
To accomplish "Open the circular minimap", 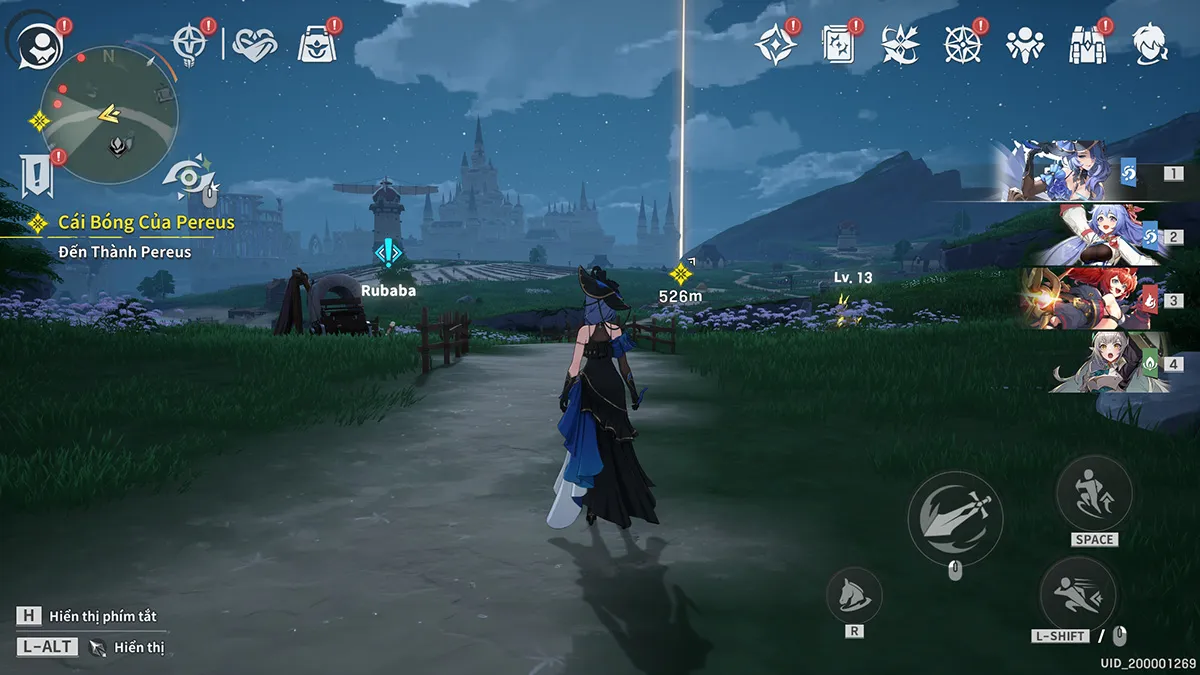I will [109, 115].
